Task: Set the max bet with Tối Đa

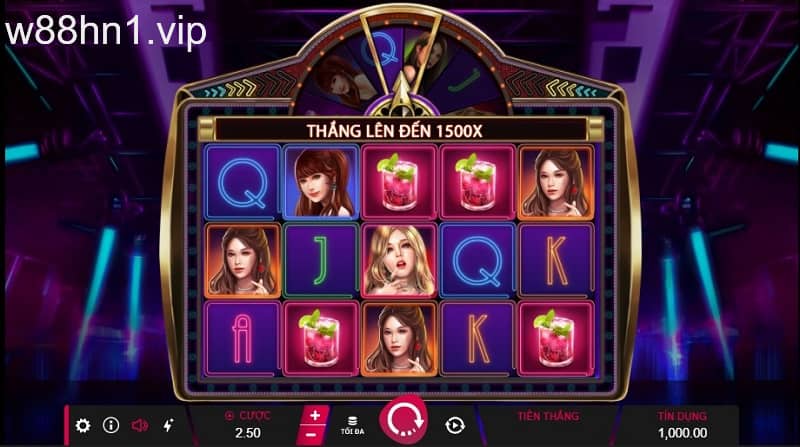Action: (x=350, y=425)
